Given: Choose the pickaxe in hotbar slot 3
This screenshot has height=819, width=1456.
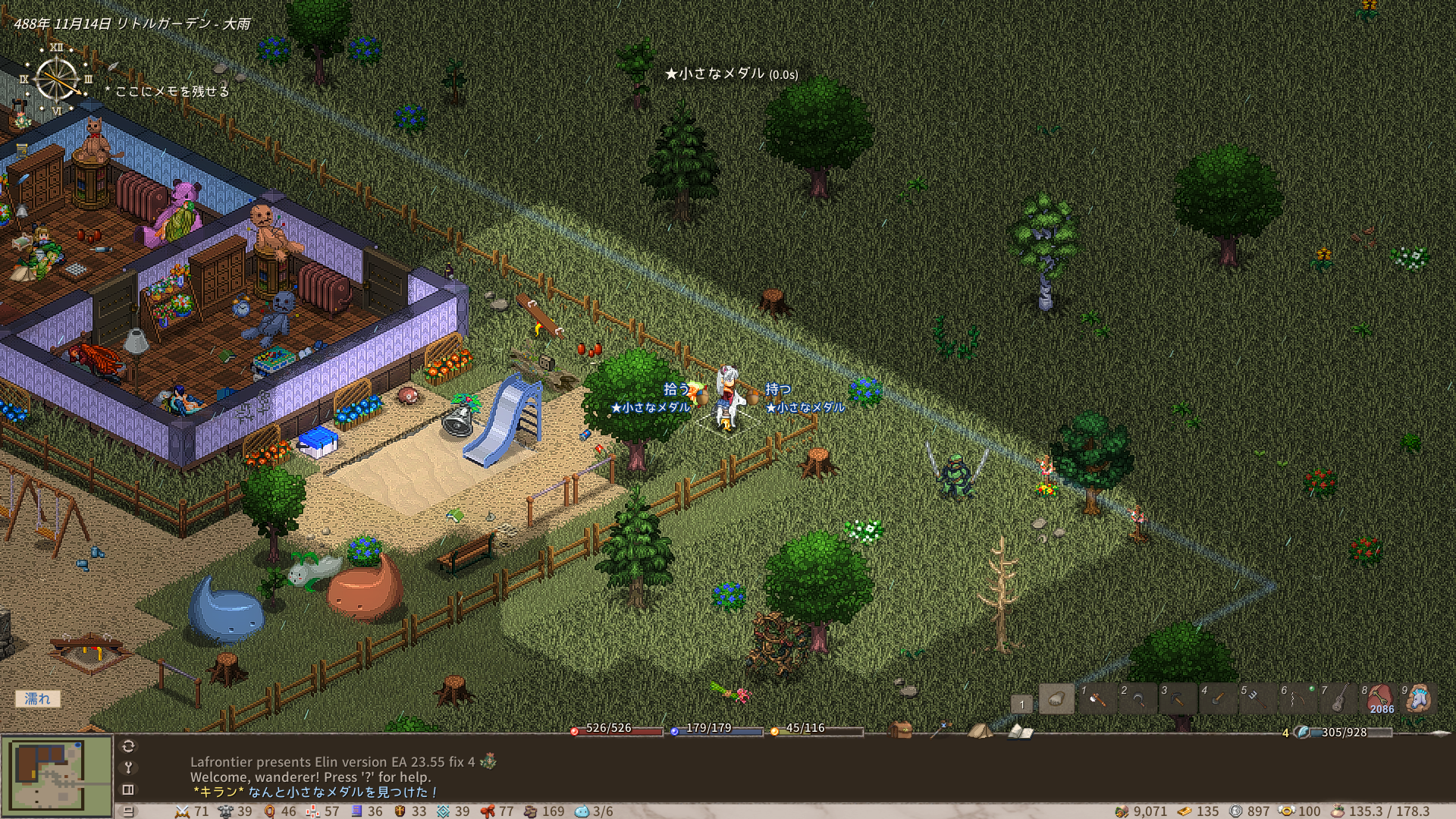Looking at the screenshot, I should [1177, 699].
